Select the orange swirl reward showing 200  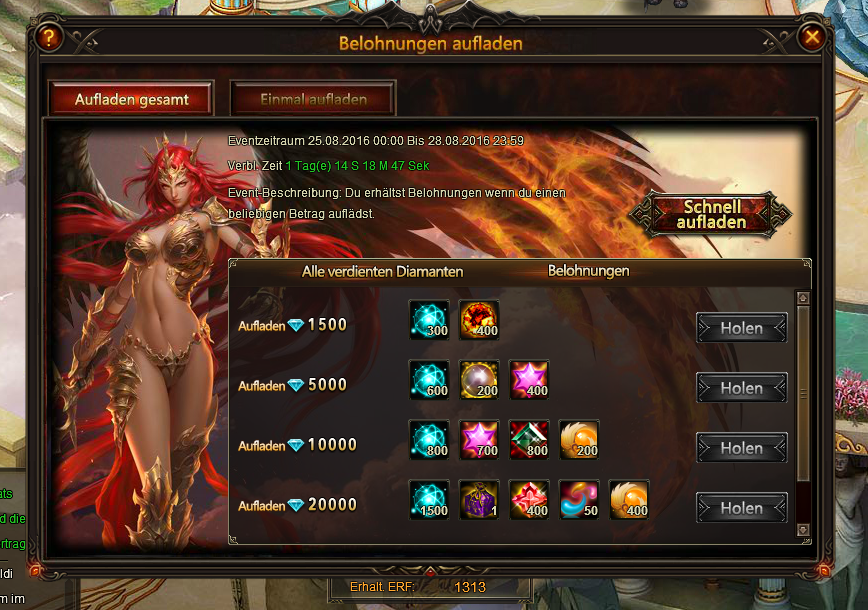(x=579, y=440)
